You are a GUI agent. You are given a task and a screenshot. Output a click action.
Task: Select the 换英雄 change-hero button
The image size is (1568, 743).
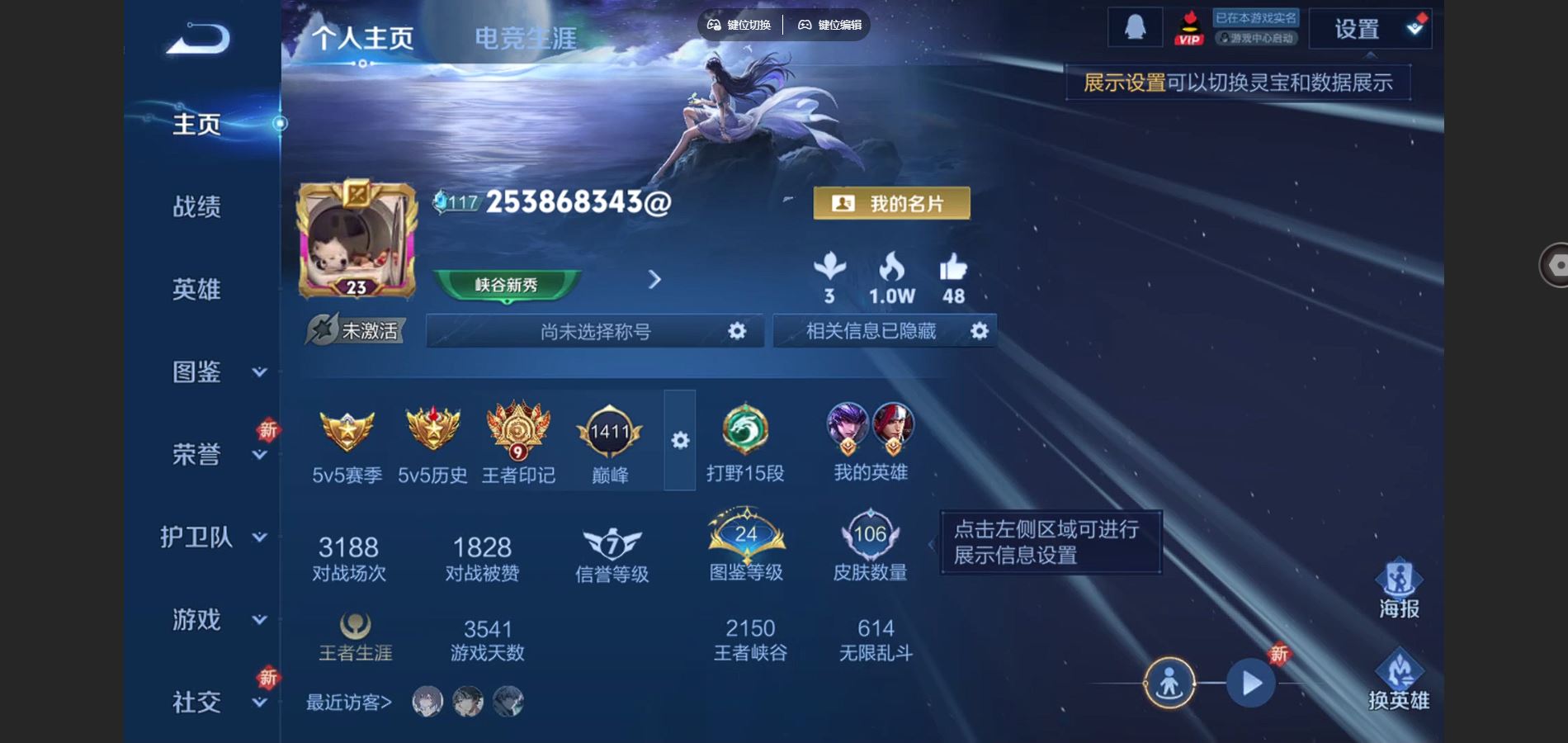[1399, 681]
